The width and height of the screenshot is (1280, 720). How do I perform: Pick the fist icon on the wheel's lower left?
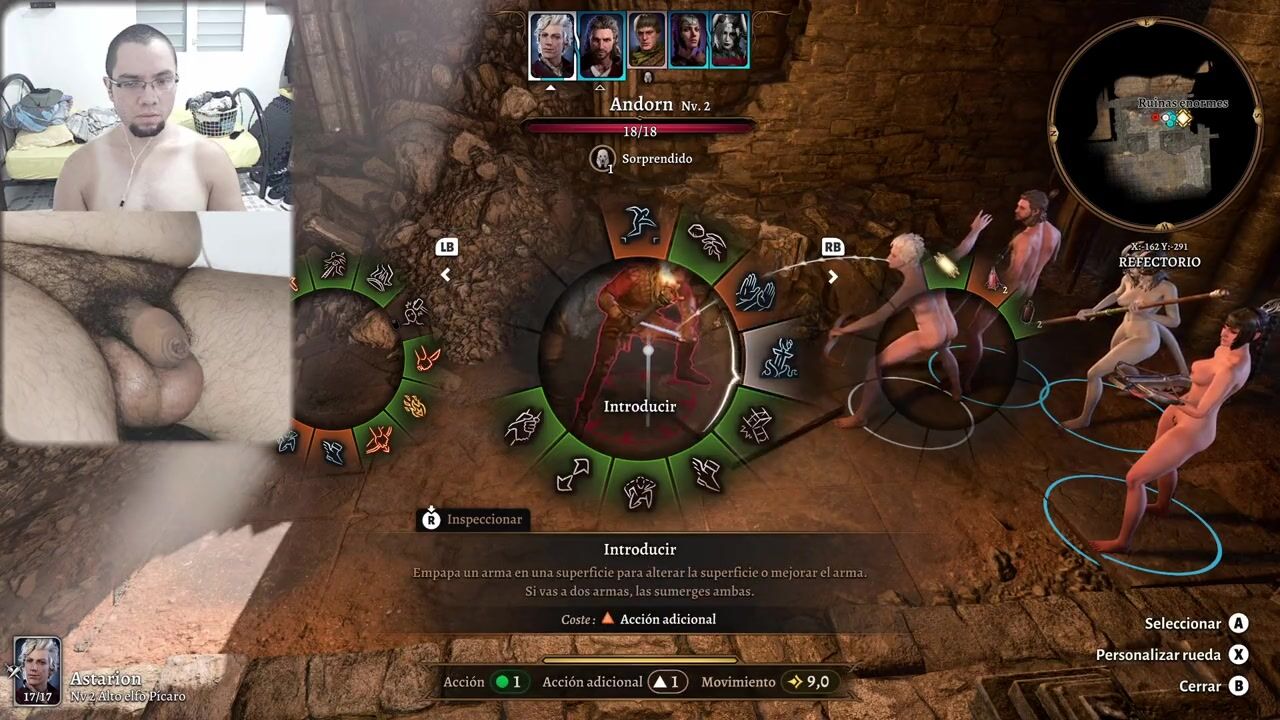tap(522, 427)
